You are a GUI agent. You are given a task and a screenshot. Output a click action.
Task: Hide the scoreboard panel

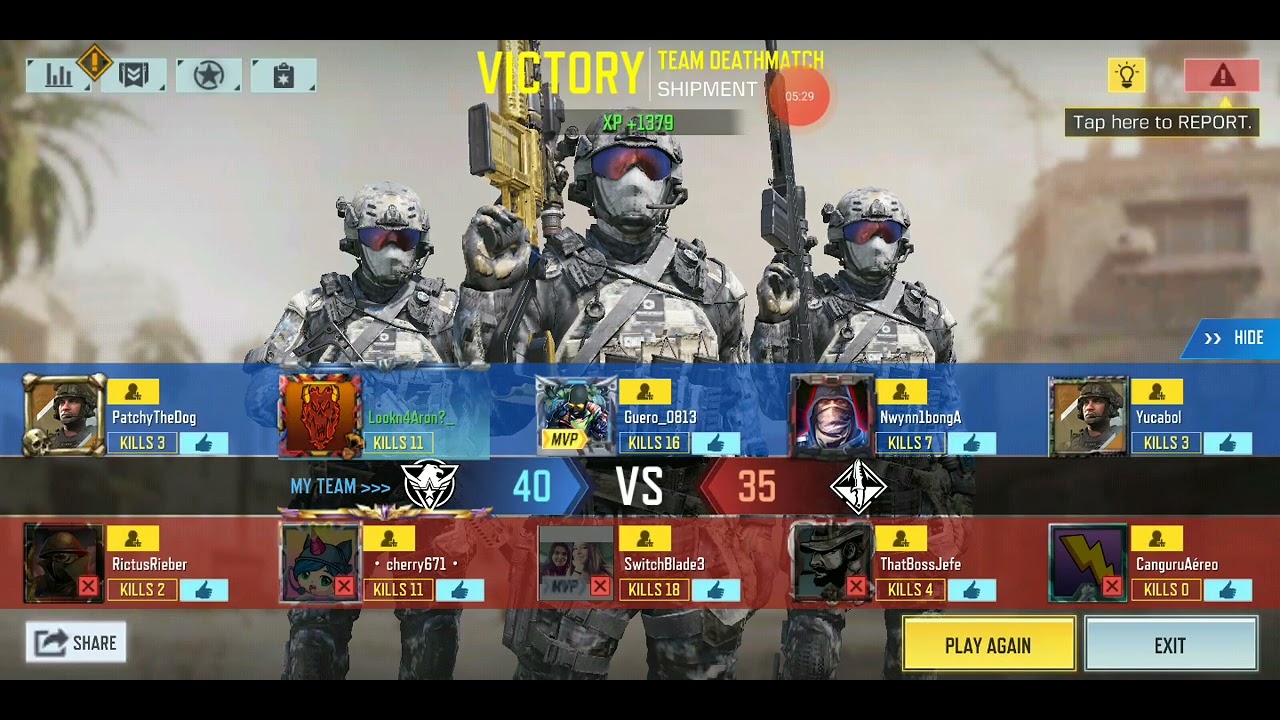coord(1236,338)
